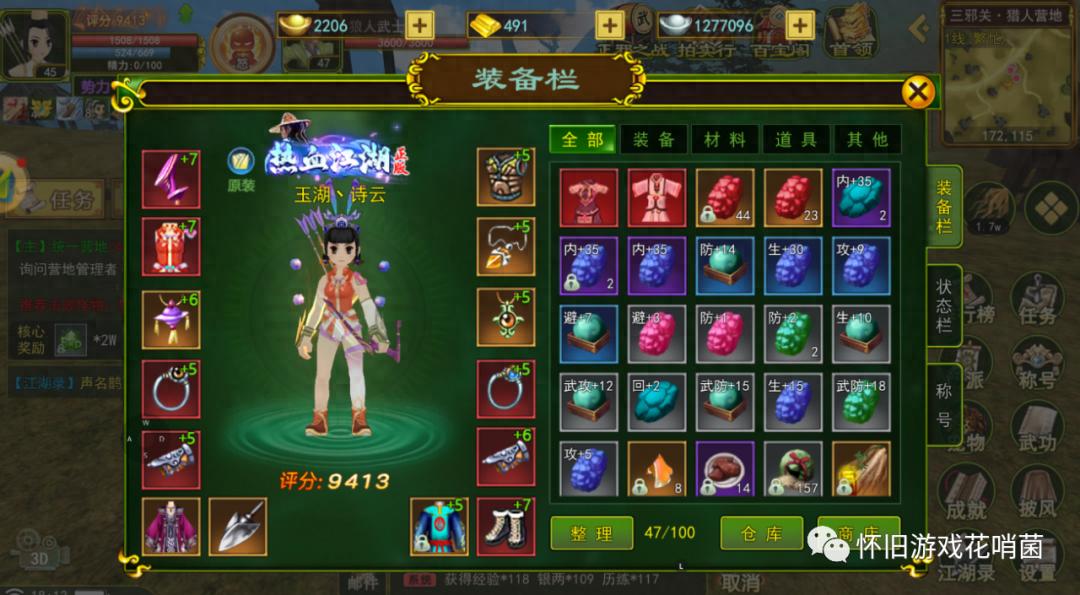
Task: Select the equipped boots +7 slot
Action: (x=506, y=526)
